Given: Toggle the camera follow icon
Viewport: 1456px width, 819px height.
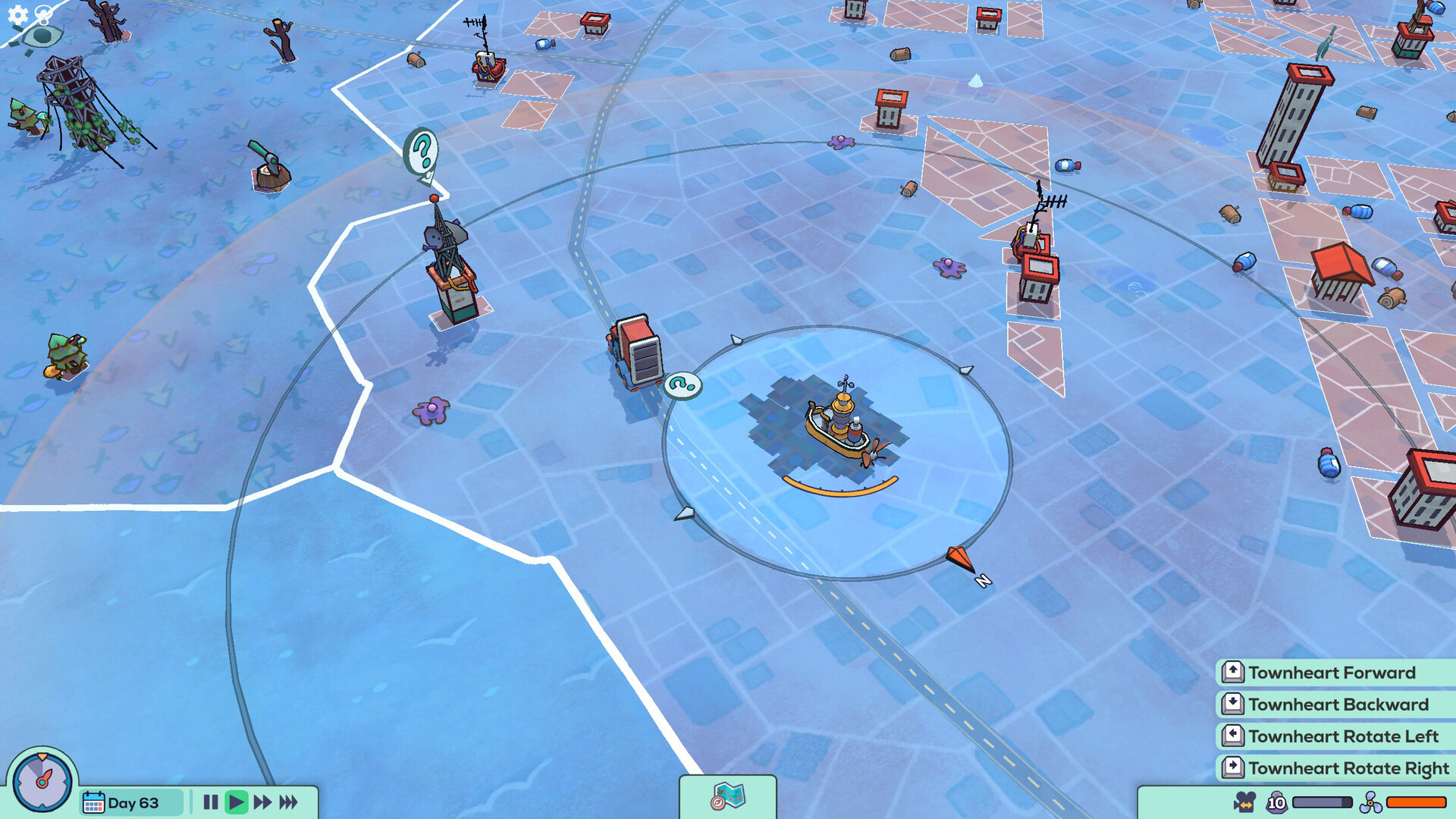Looking at the screenshot, I should (x=1244, y=802).
